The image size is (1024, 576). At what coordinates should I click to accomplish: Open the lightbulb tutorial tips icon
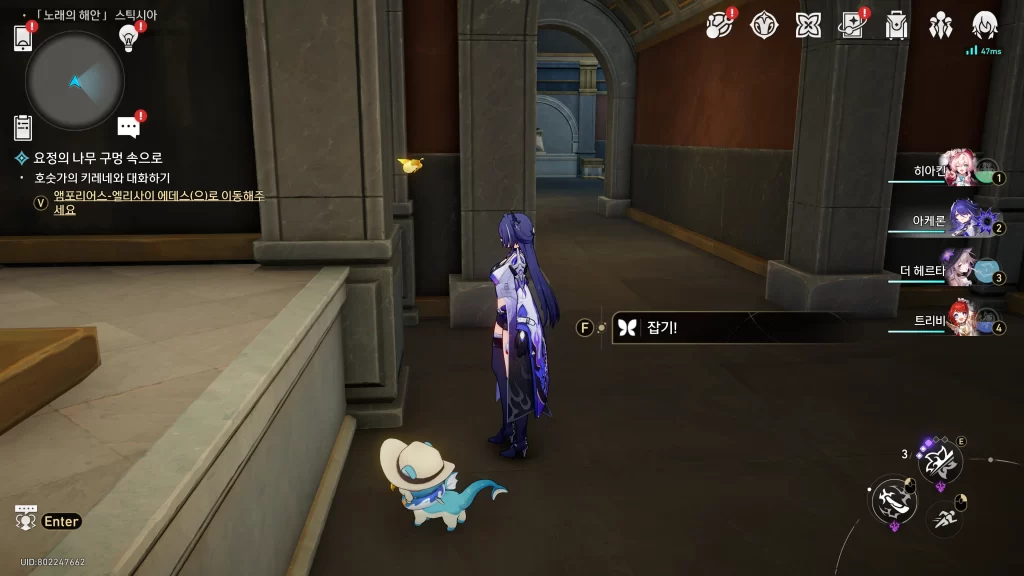[x=128, y=37]
